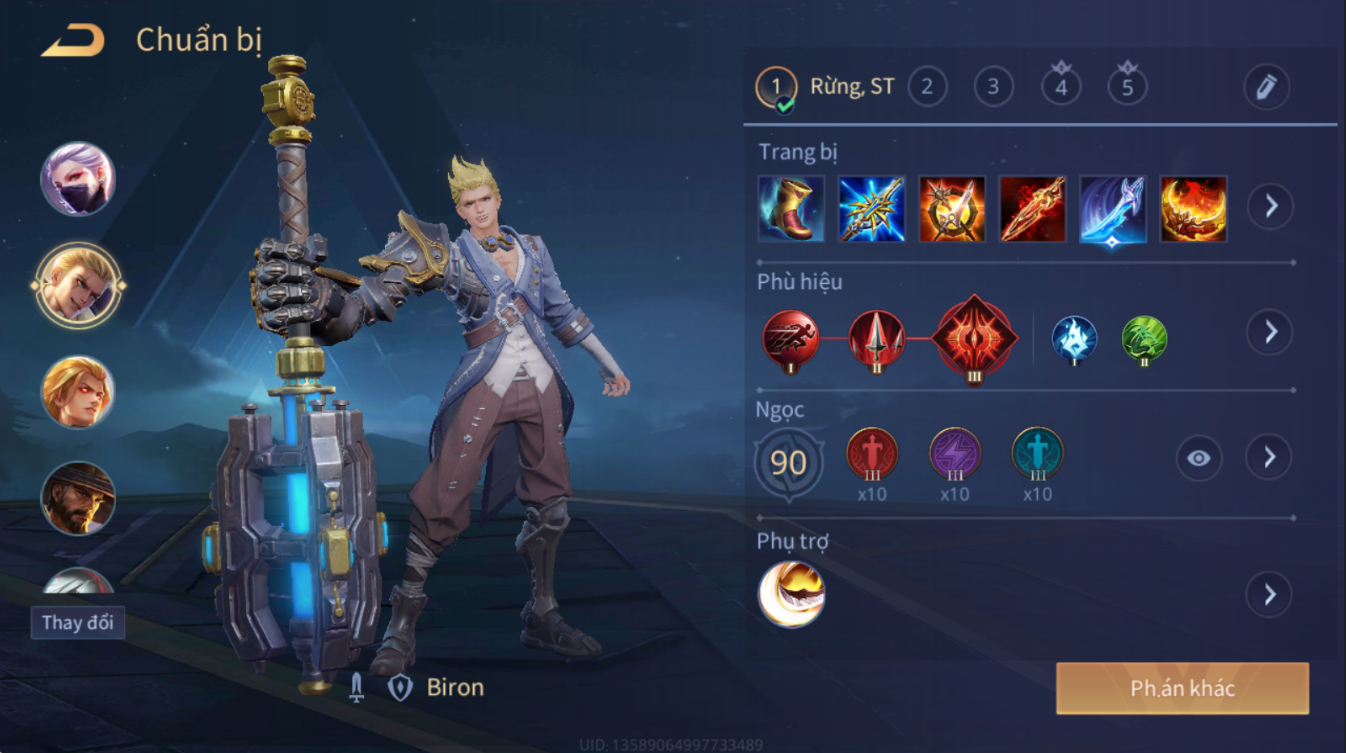Select the large red diamond badge
This screenshot has height=753, width=1346.
tap(975, 338)
